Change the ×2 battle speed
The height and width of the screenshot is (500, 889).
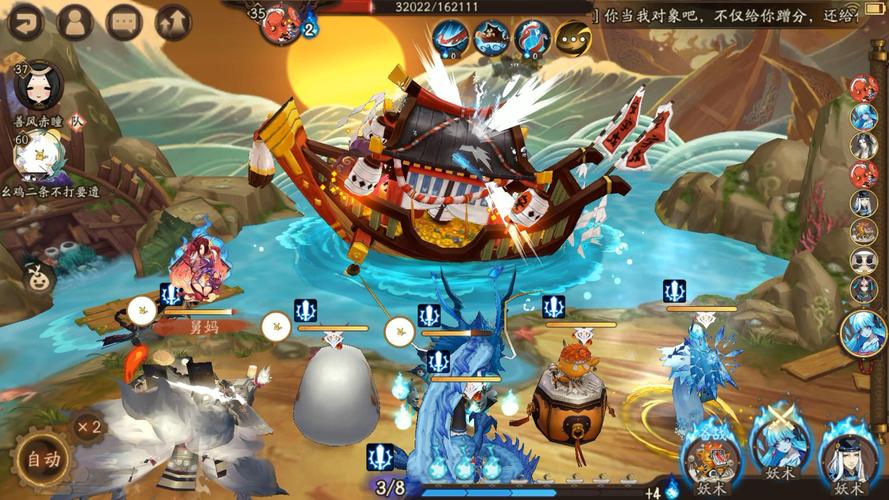89,427
